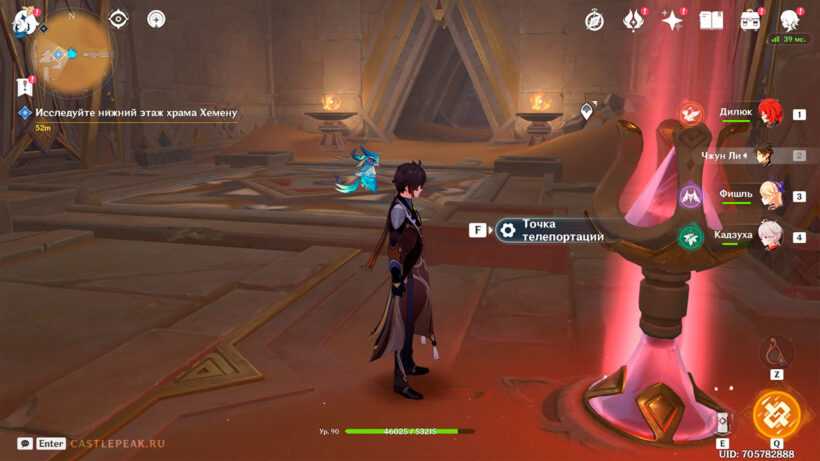
Task: Open the quest log exclamation icon
Action: click(x=24, y=87)
